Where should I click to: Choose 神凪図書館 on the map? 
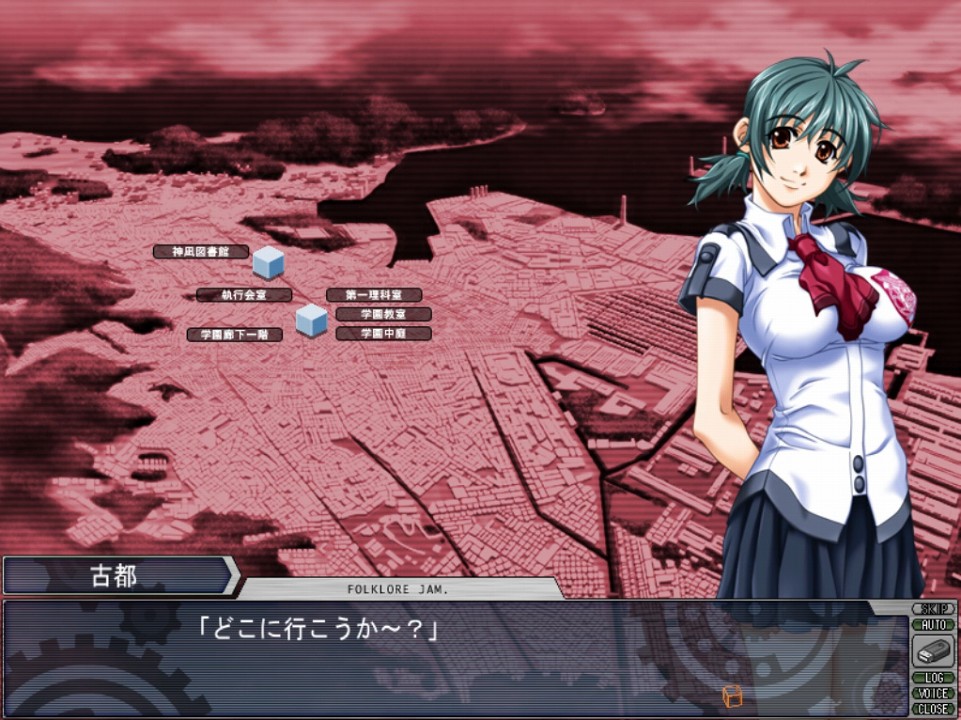201,252
